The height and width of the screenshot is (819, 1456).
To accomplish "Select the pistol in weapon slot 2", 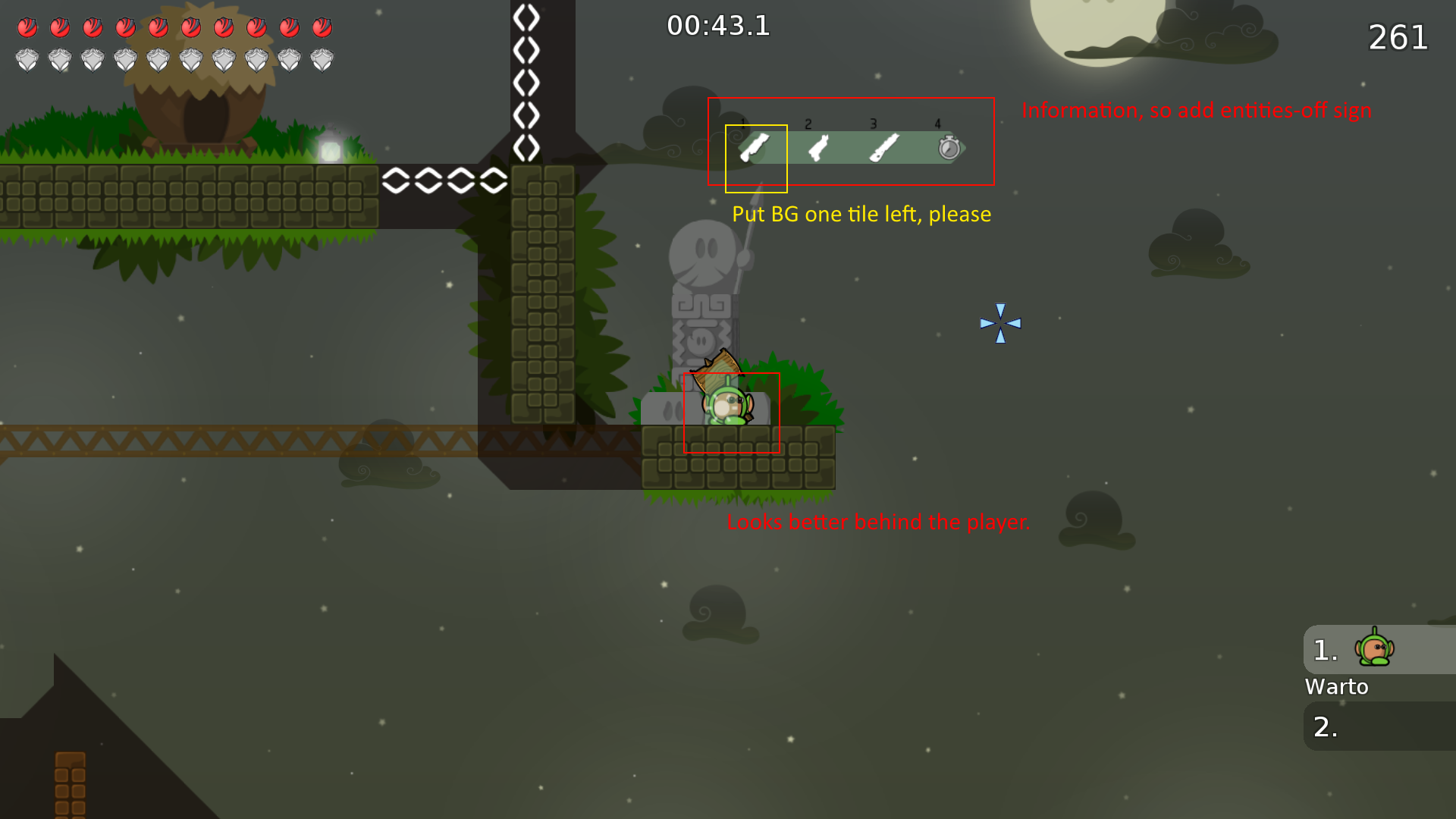I will (x=820, y=149).
